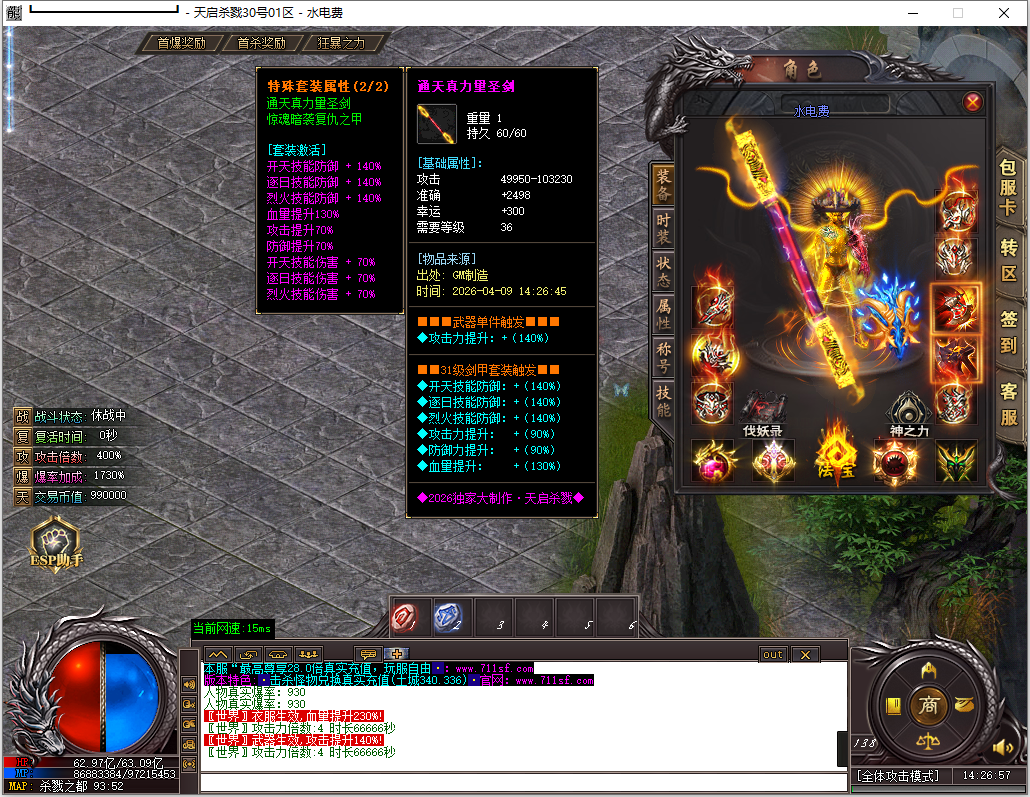
Task: Close the game window
Action: coord(1004,13)
